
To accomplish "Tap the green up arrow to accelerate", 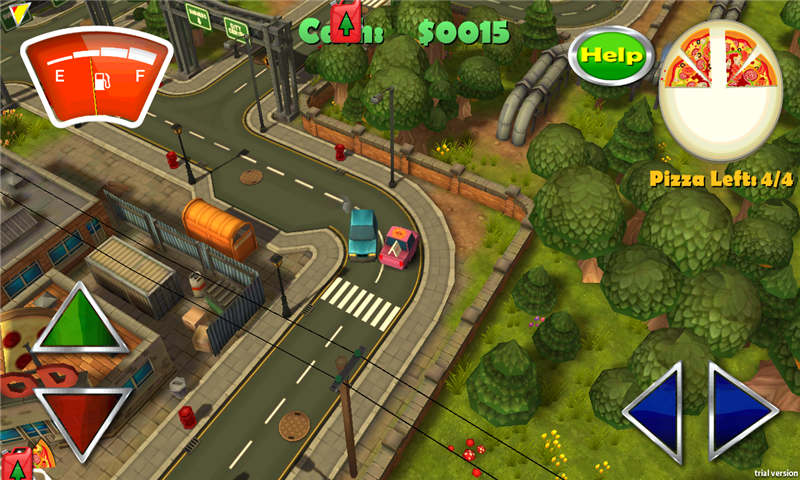I will pyautogui.click(x=81, y=321).
